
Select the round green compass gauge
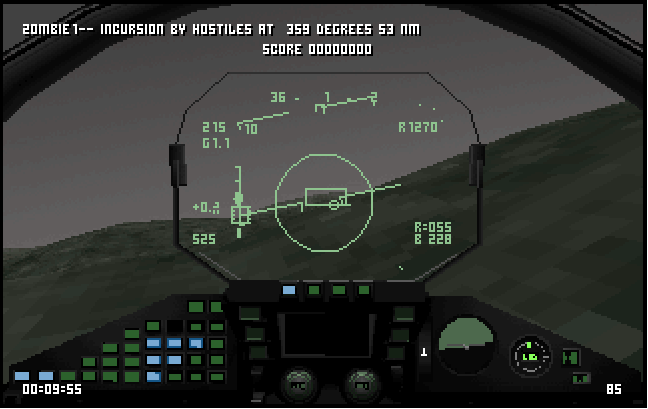(x=530, y=355)
